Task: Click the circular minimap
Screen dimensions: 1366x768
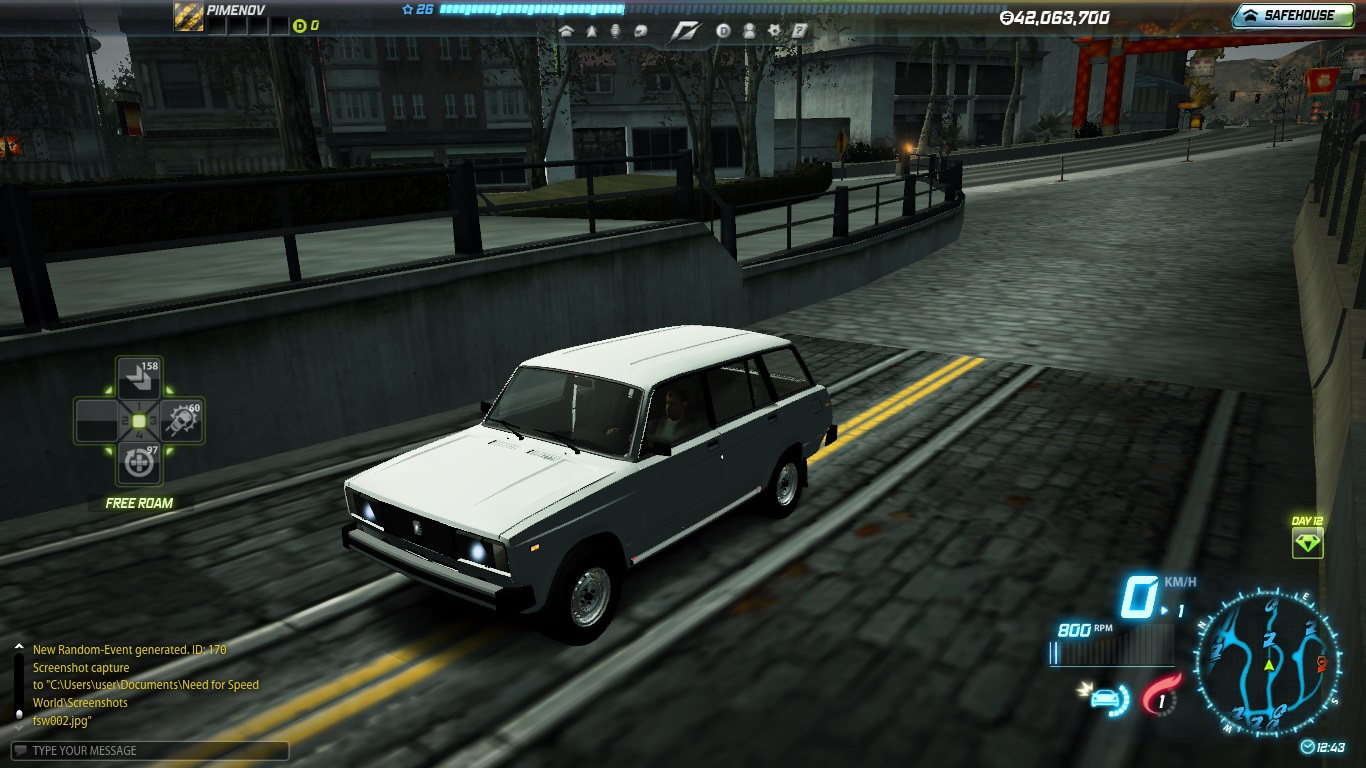Action: click(x=1268, y=663)
